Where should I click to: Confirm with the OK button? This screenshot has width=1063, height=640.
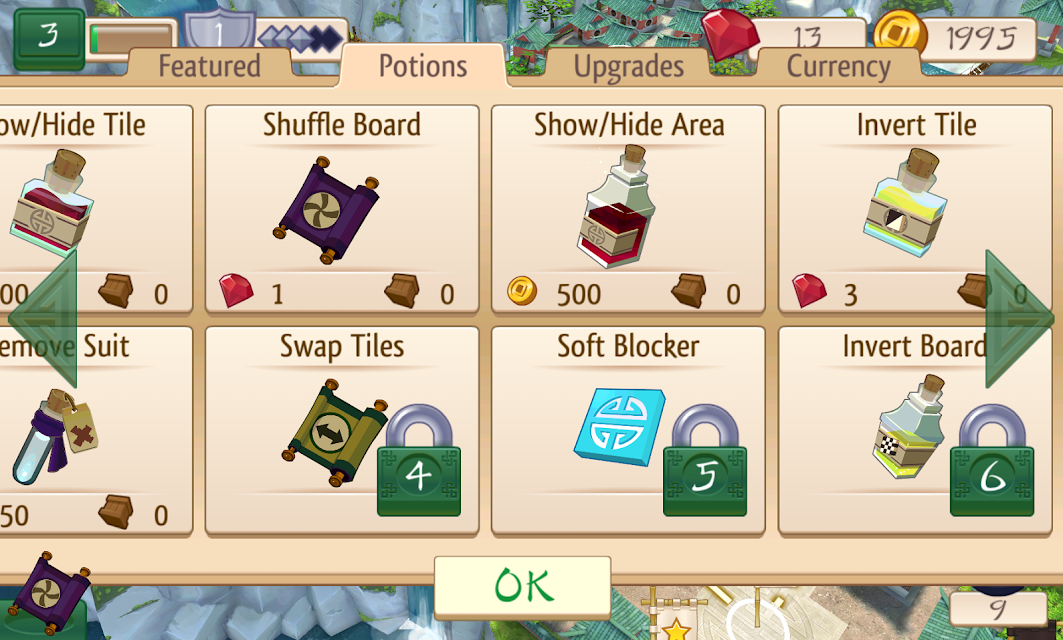click(522, 586)
